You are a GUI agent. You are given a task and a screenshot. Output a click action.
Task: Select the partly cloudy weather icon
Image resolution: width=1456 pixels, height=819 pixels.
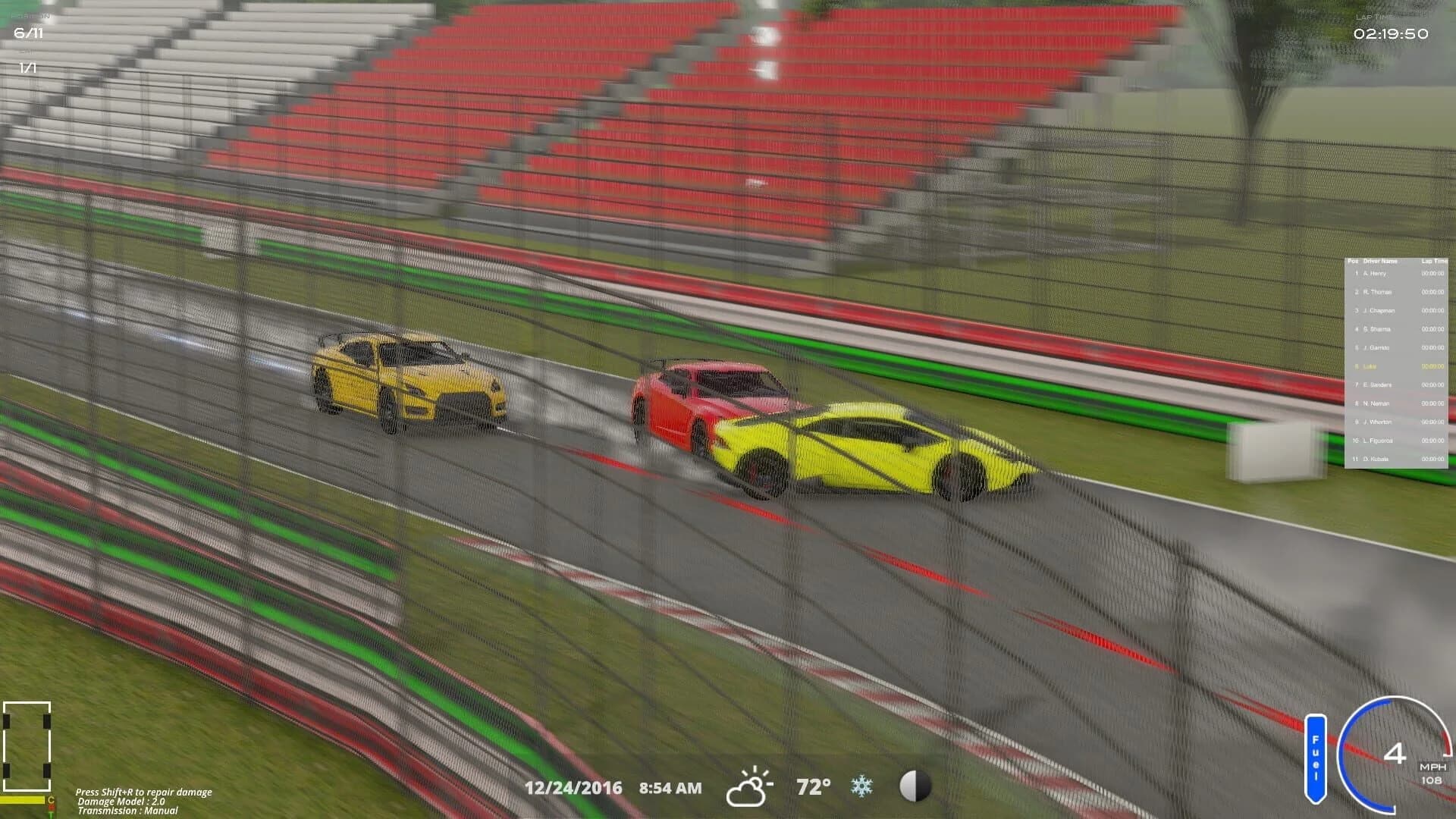click(x=749, y=786)
